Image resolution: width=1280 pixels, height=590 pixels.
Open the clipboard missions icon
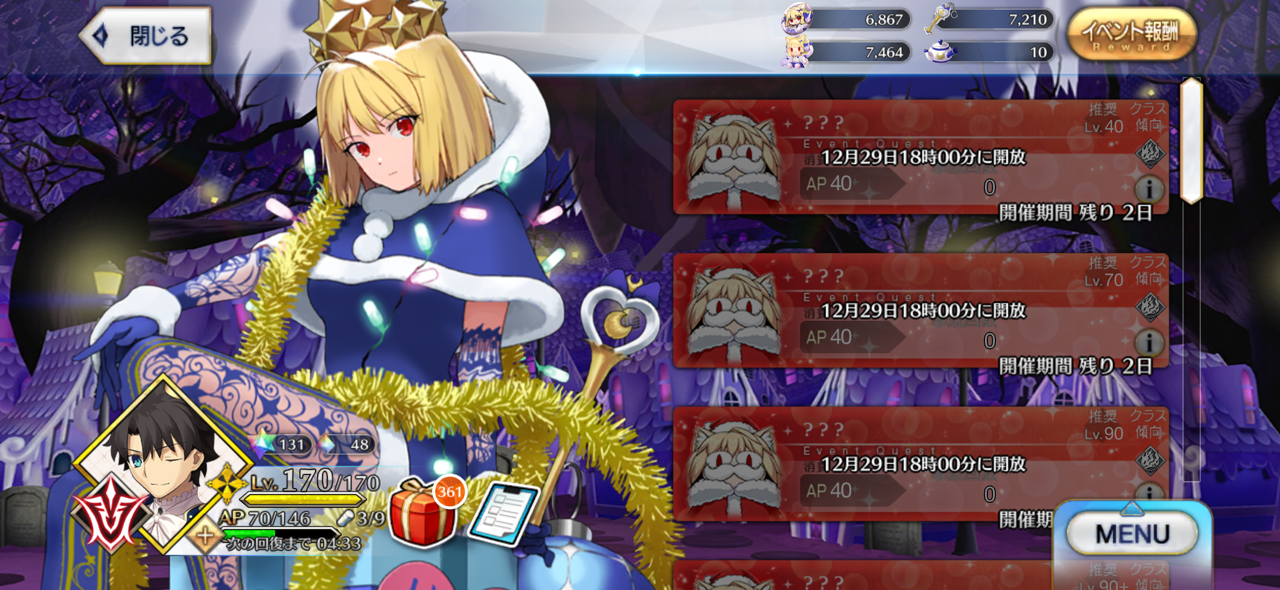tap(502, 515)
